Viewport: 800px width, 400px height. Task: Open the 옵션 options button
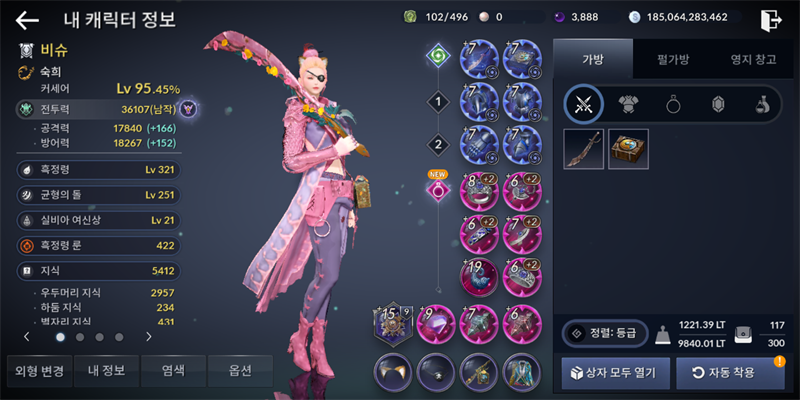[x=241, y=371]
